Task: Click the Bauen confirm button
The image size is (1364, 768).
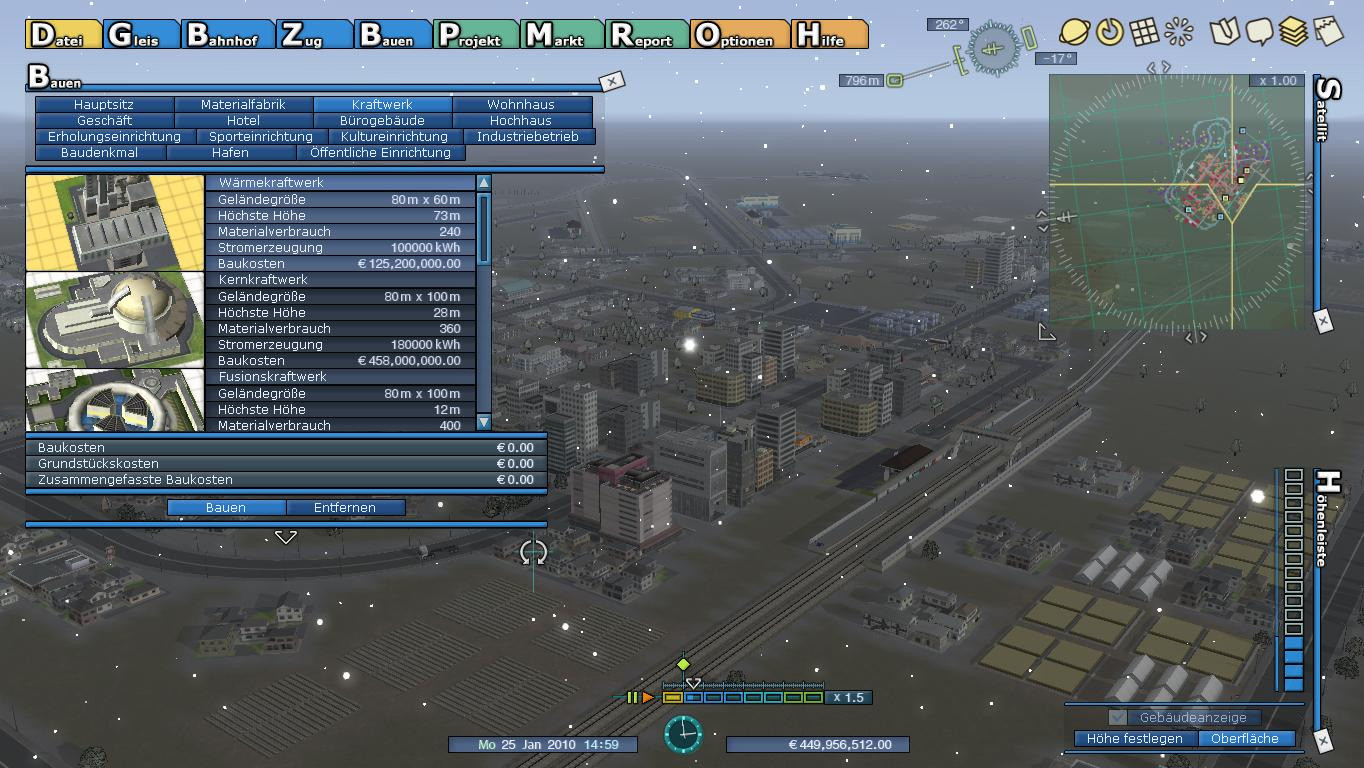Action: click(x=226, y=507)
